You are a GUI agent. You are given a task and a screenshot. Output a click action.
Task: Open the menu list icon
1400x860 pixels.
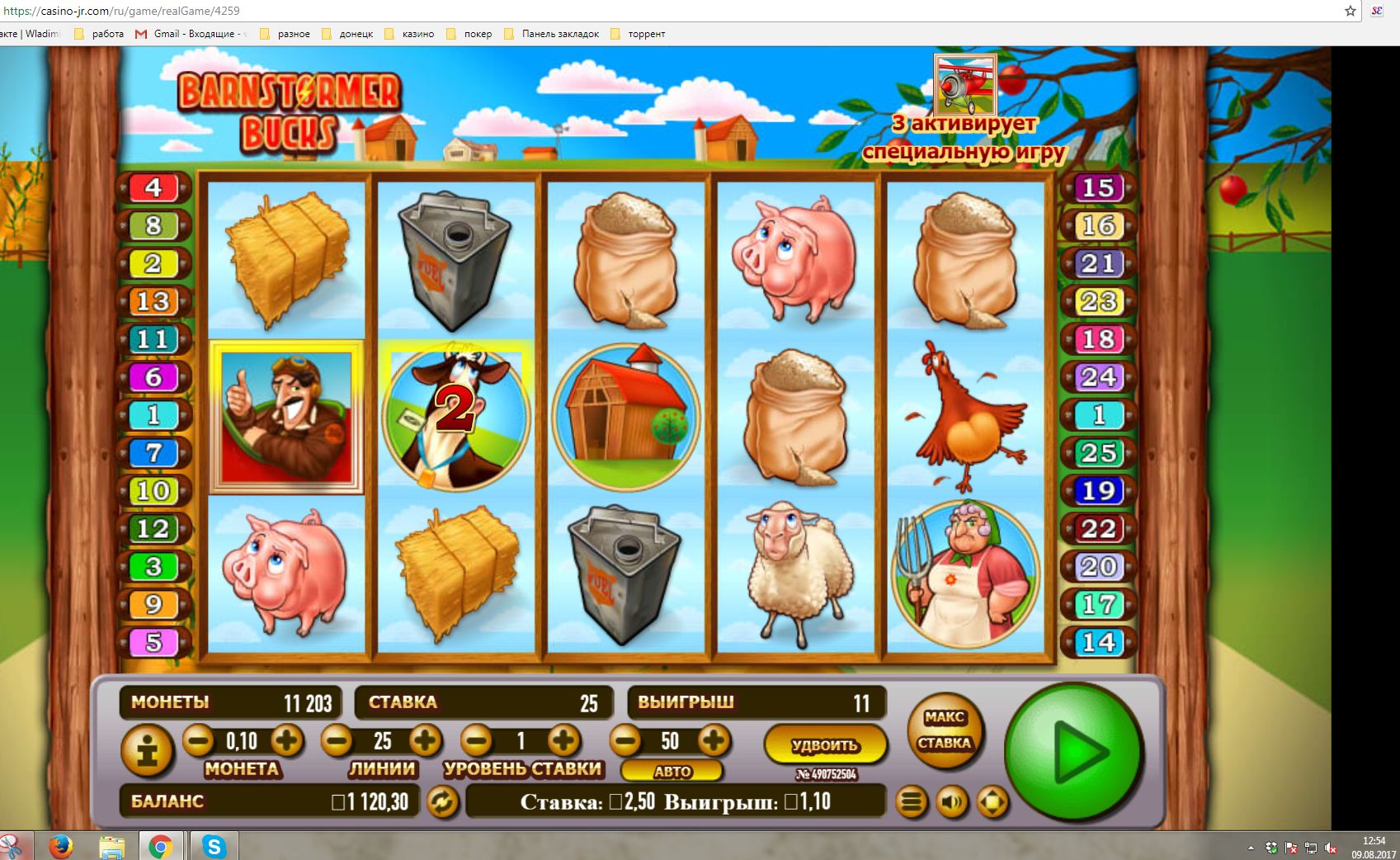coord(911,801)
